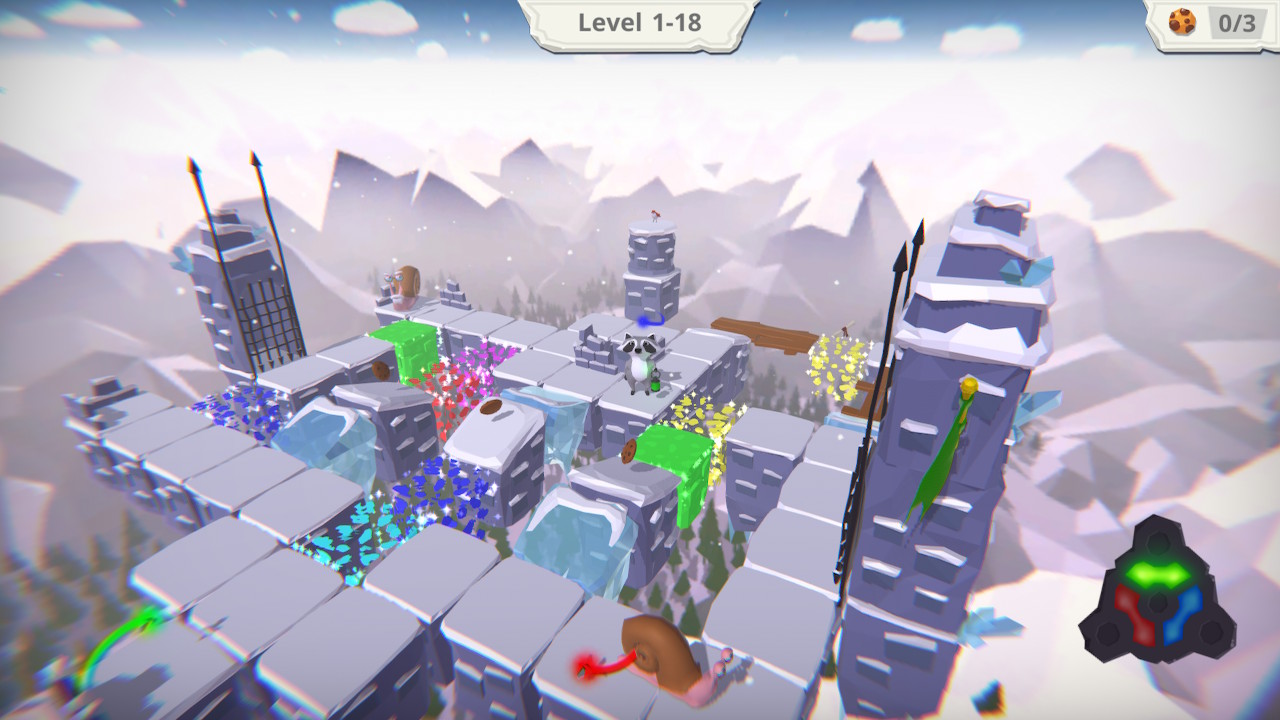Select the cookie lying near the green slime block
Screen dimensions: 1280x720
coord(630,450)
